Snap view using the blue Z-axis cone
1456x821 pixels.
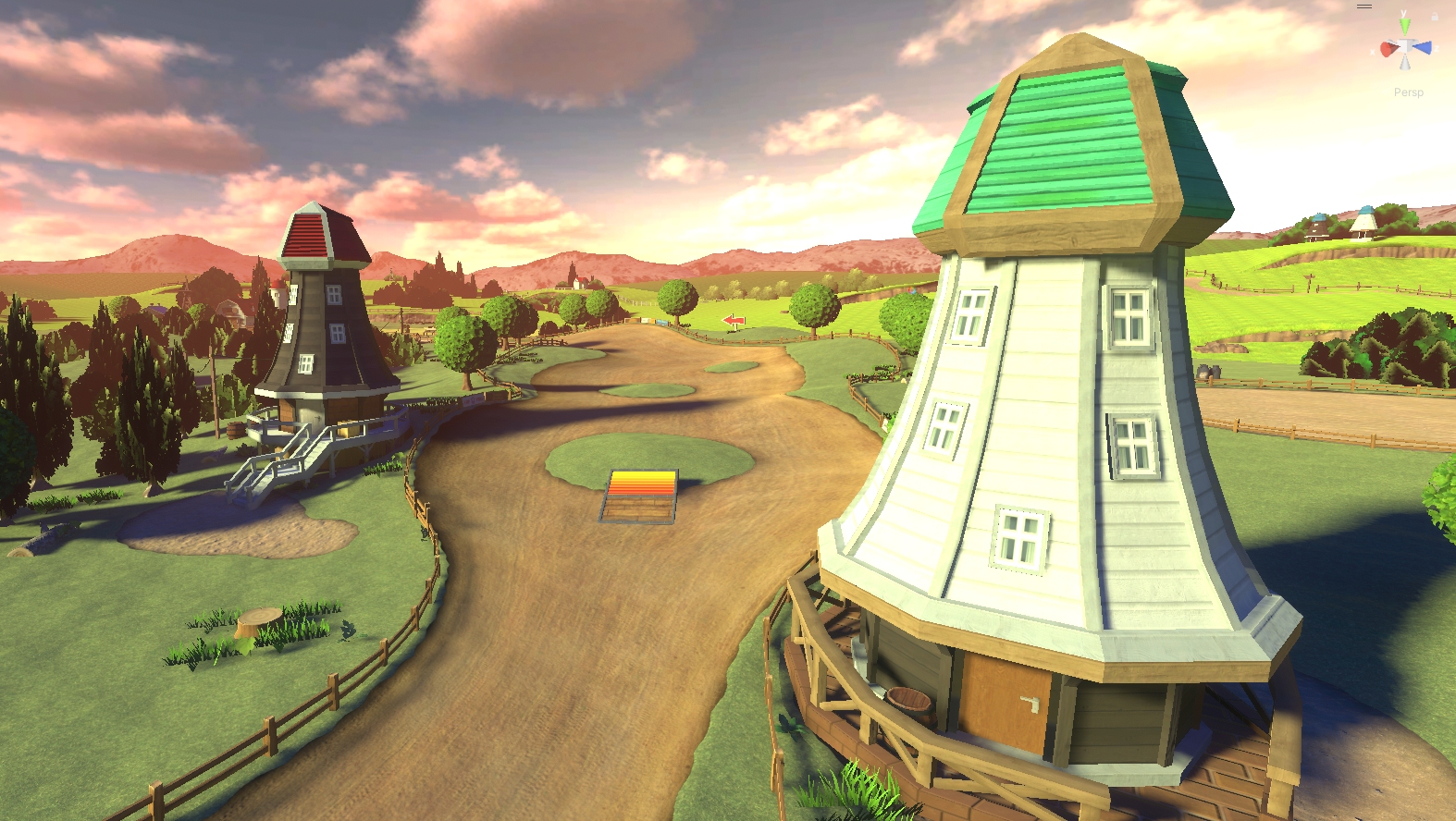1424,47
